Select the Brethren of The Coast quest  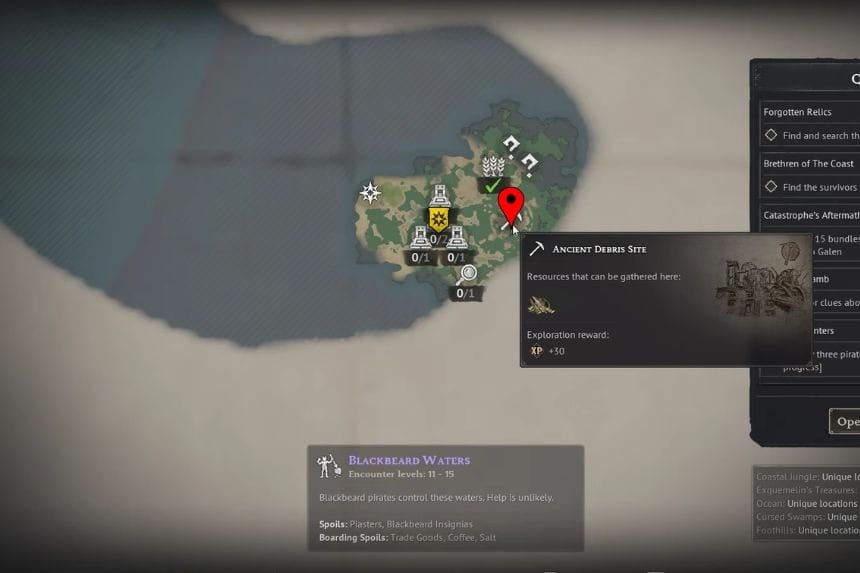808,164
